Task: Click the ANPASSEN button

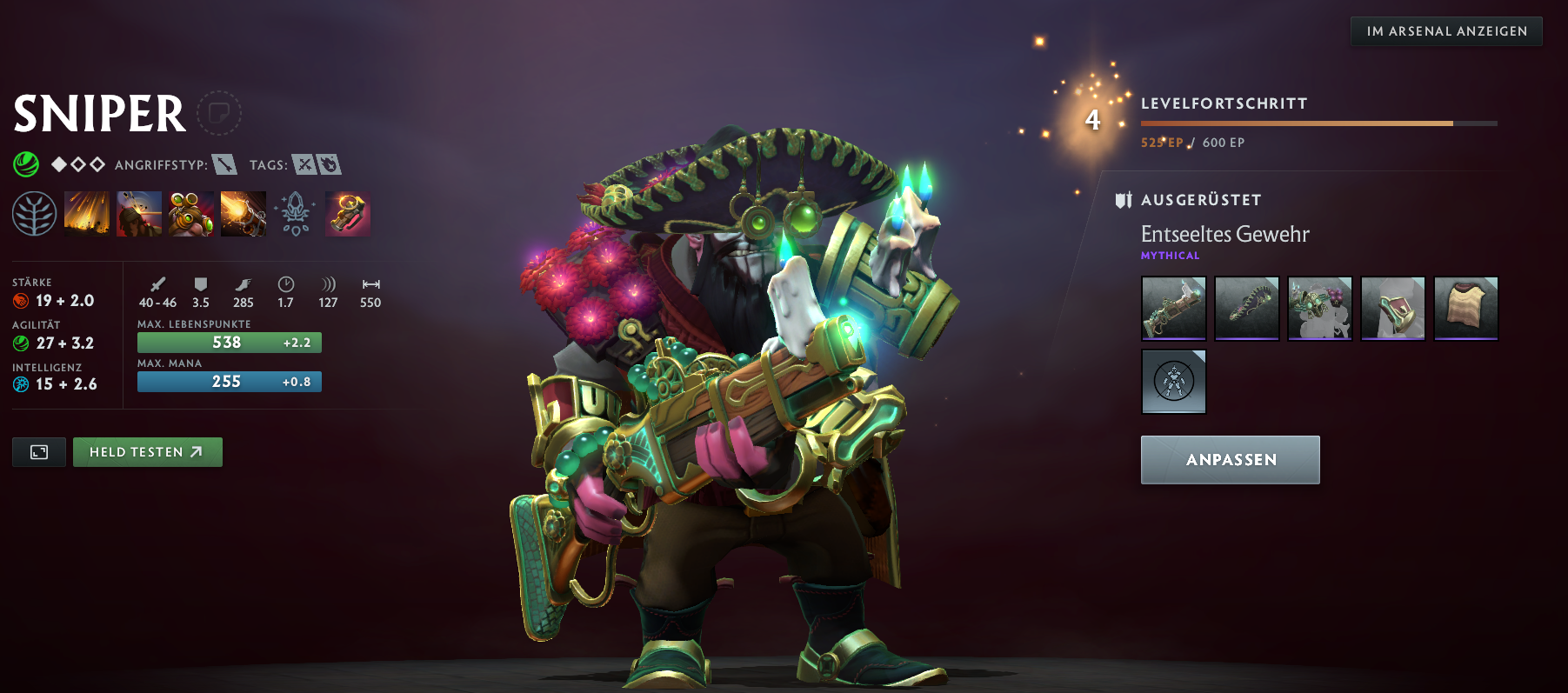Action: [x=1230, y=459]
